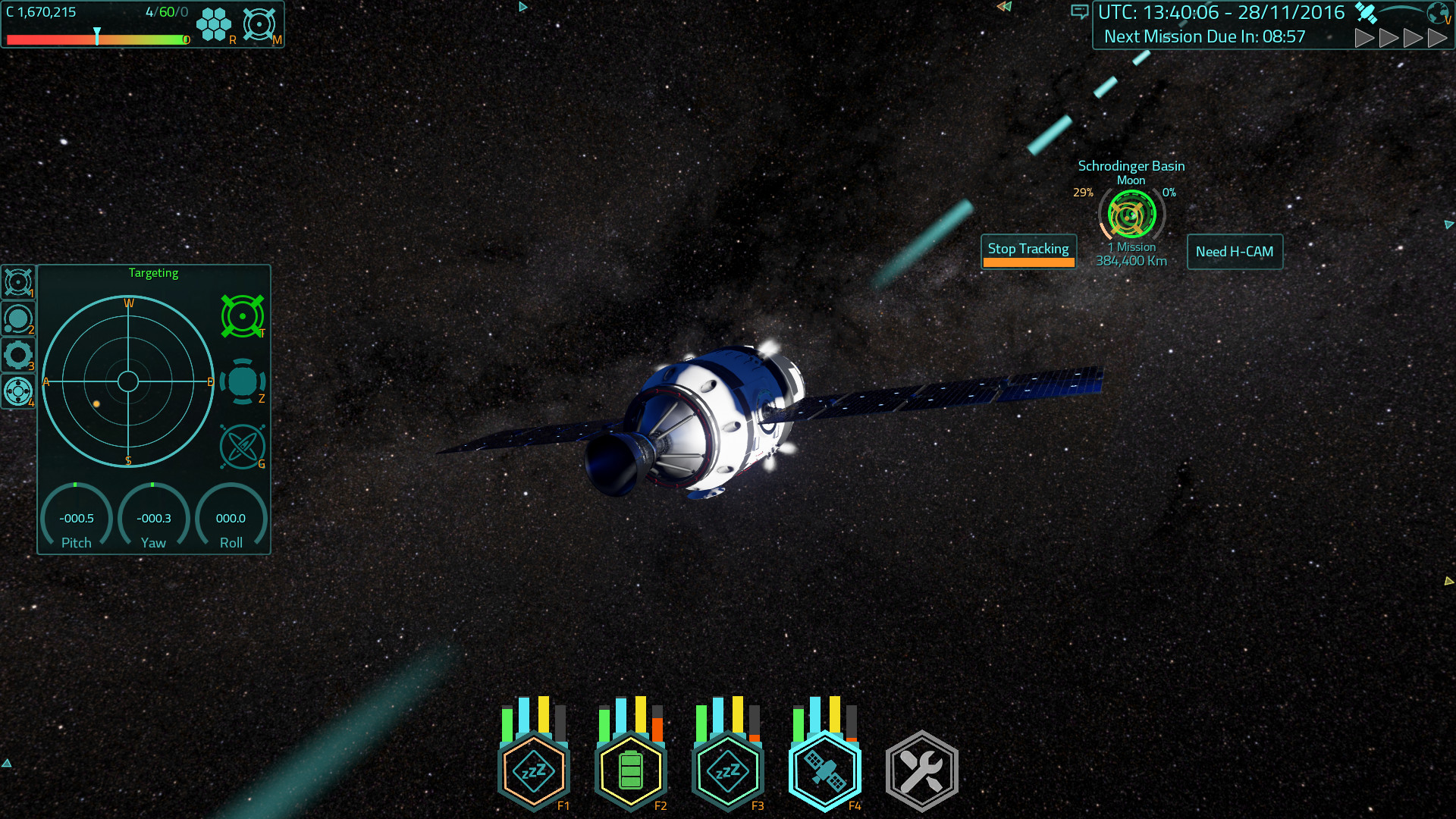Click the Stop Tracking button
Screen dimensions: 1456x819
[x=1028, y=248]
